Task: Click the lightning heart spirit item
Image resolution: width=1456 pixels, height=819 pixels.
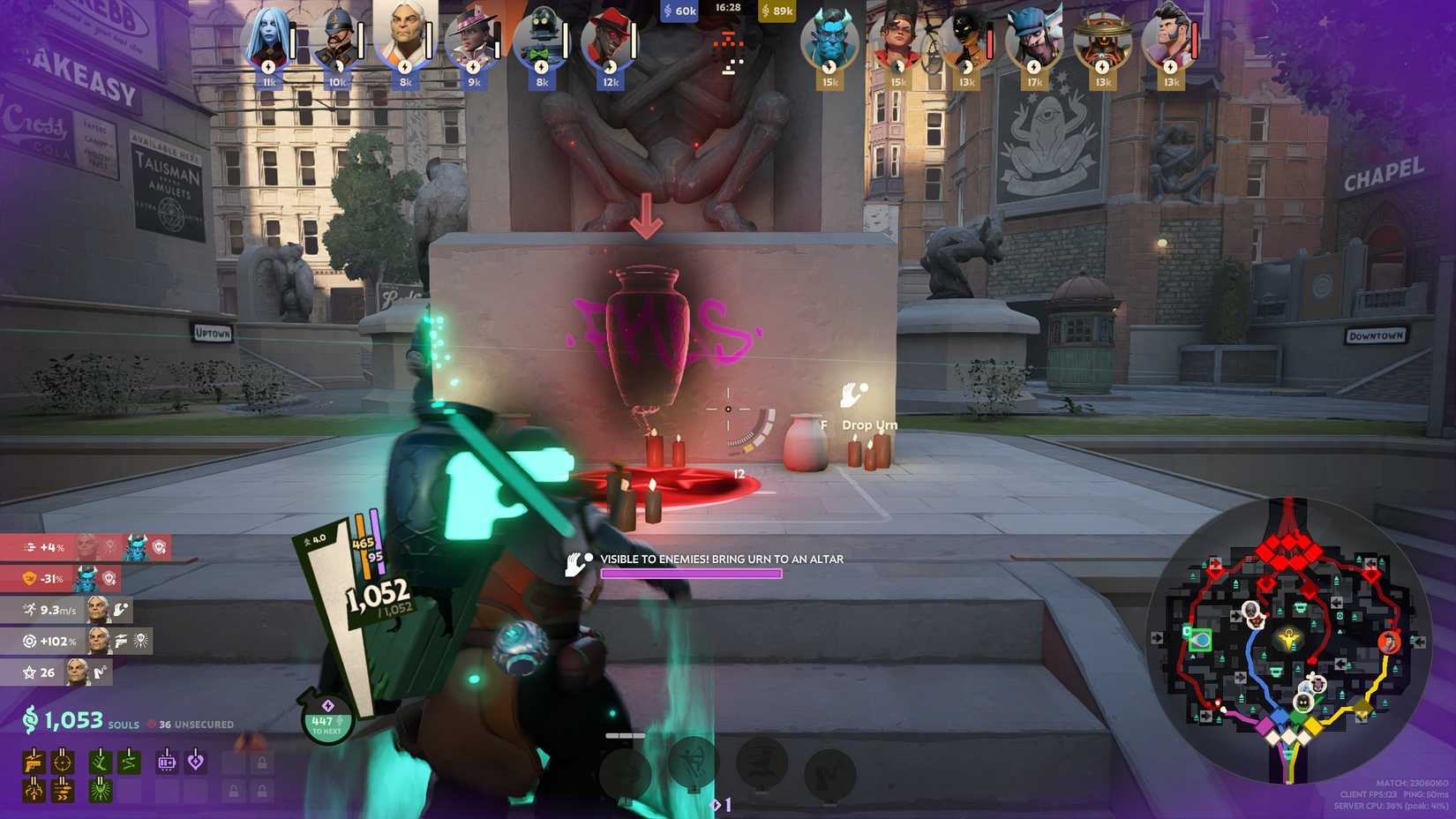Action: click(x=195, y=763)
